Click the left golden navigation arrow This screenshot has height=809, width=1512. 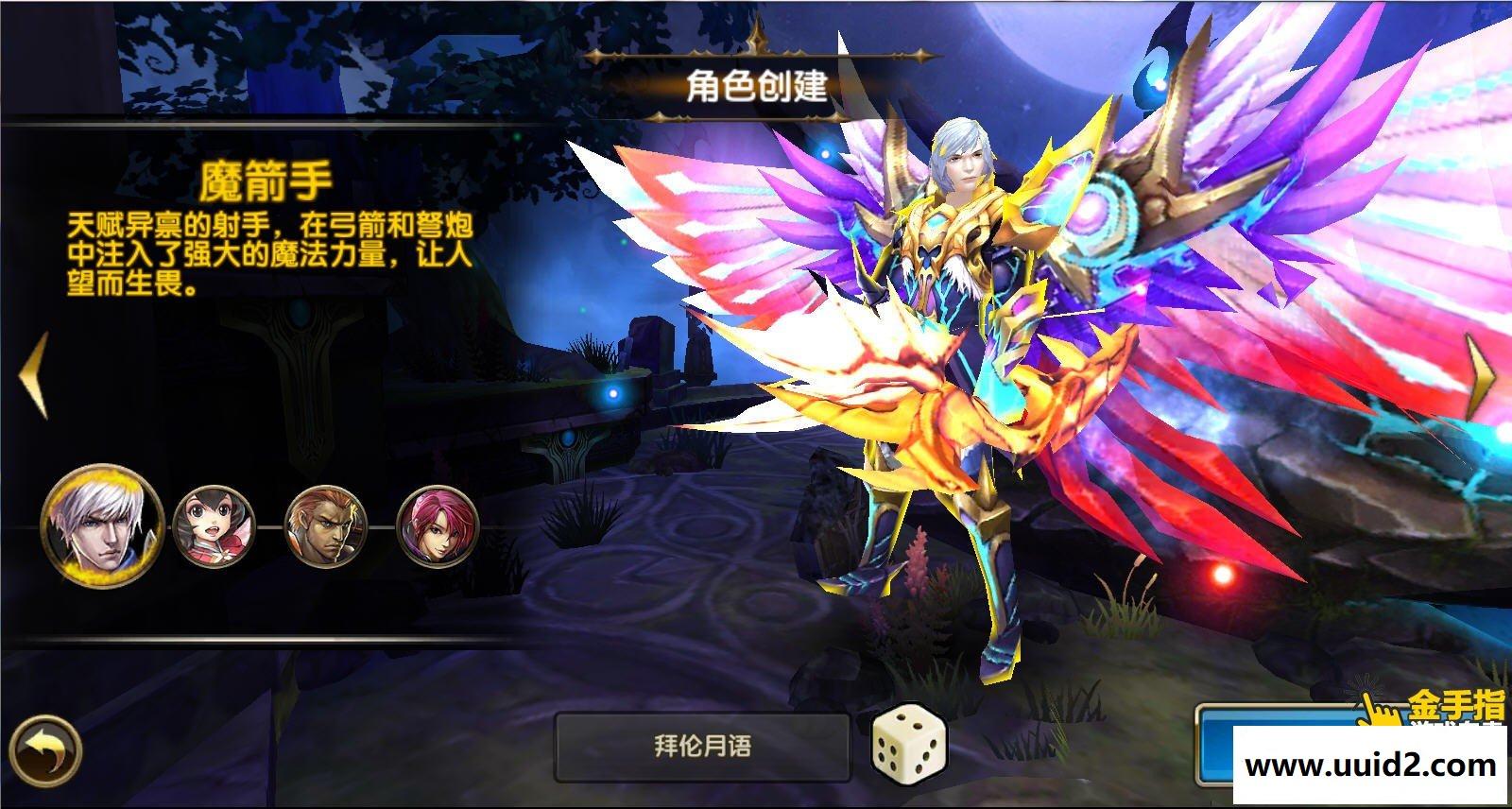click(x=33, y=373)
